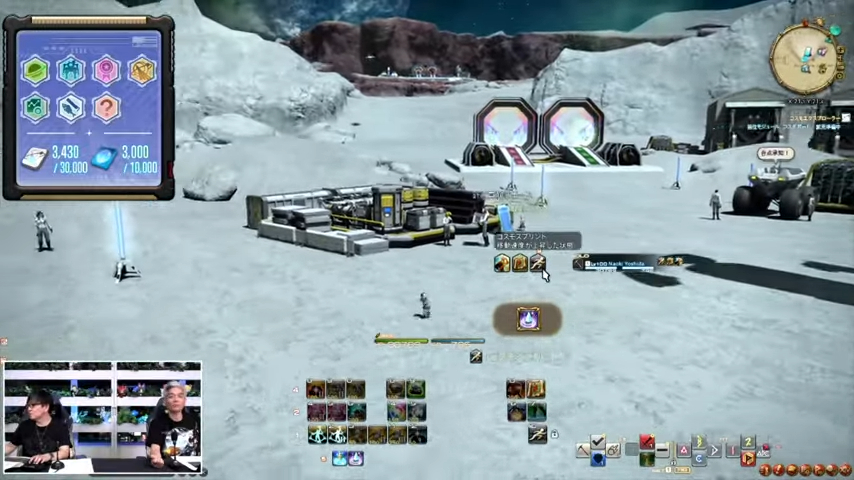The image size is (854, 480).
Task: Click the red sword icon in bottom toolbar
Action: click(x=647, y=443)
